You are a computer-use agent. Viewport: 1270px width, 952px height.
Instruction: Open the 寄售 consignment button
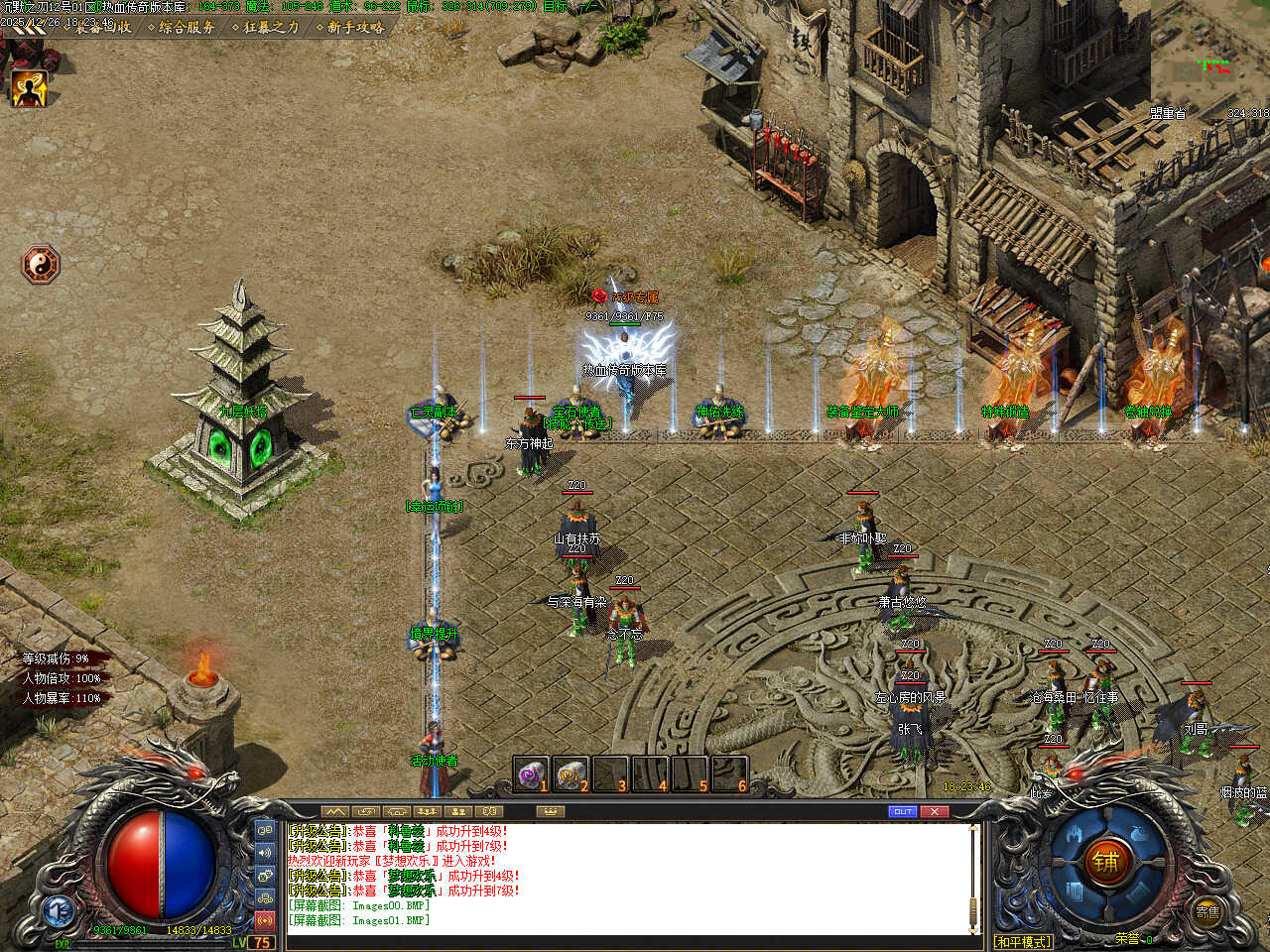click(1206, 912)
